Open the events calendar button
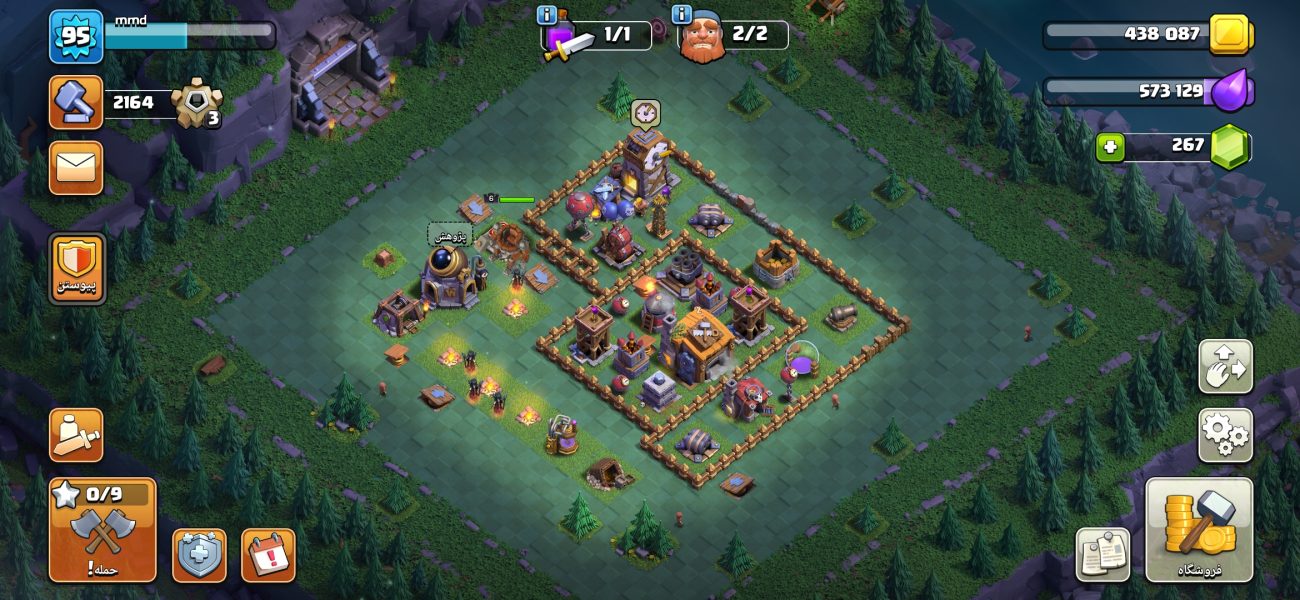This screenshot has width=1300, height=600. tap(268, 555)
